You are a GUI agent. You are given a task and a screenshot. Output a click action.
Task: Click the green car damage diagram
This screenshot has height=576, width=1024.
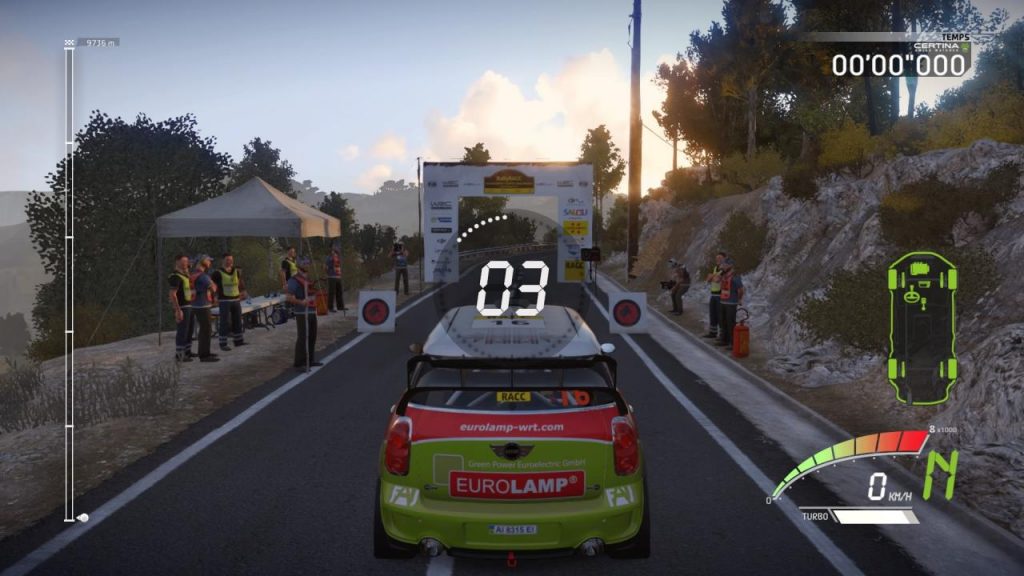pos(921,328)
